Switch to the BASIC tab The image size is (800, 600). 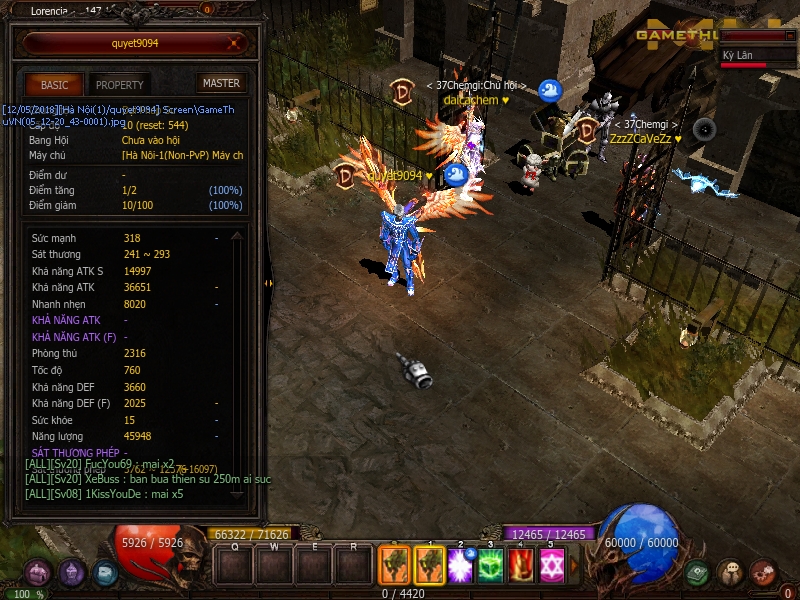[x=54, y=85]
